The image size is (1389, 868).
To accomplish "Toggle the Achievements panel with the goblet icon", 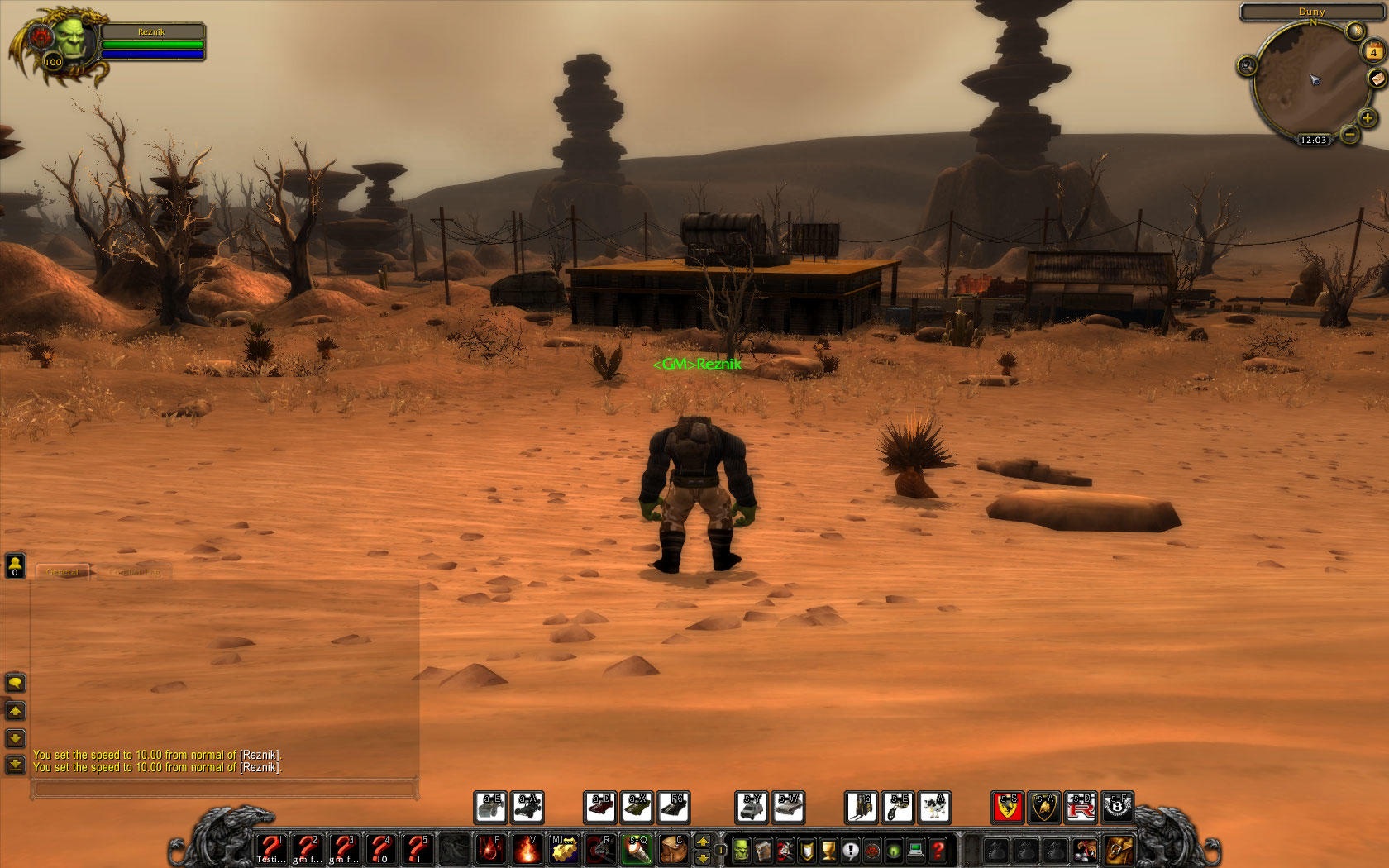I will coord(827,848).
